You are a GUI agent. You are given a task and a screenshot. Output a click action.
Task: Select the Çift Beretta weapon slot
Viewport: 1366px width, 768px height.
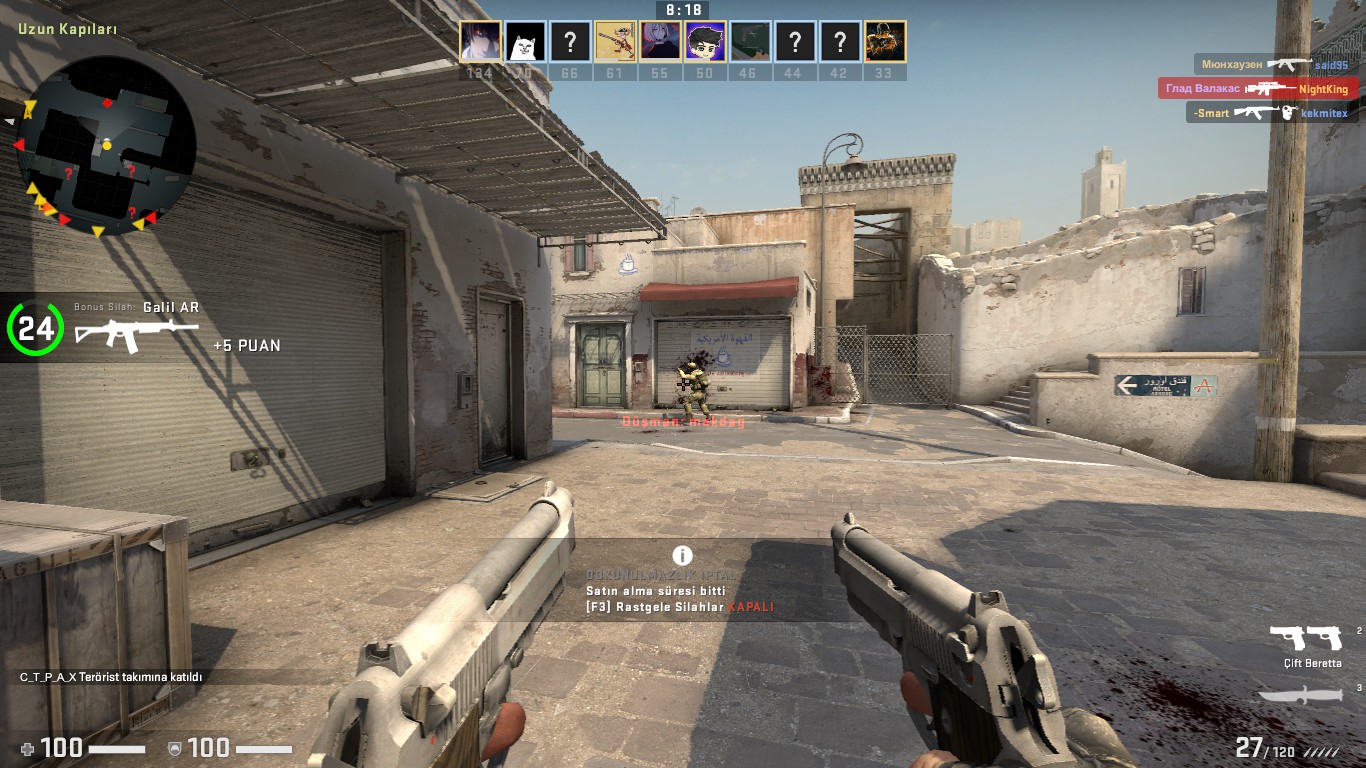tap(1306, 640)
